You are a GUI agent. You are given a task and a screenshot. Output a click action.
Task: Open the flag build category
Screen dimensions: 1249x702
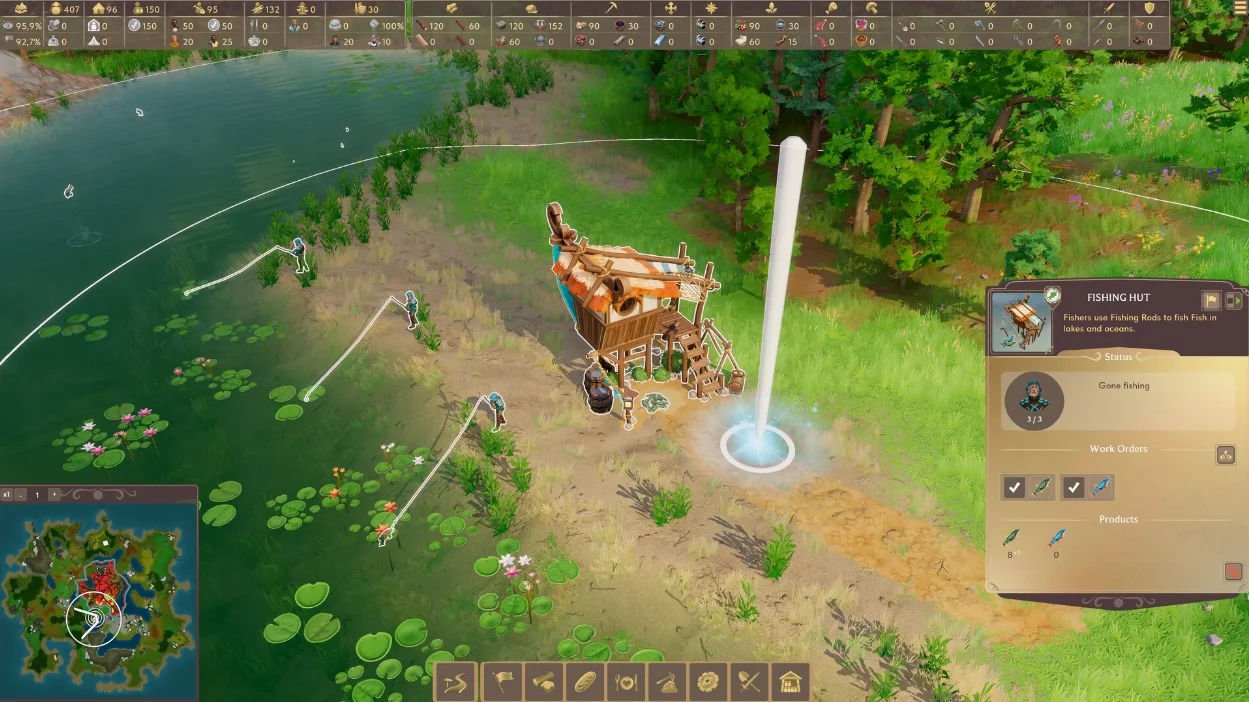click(499, 682)
